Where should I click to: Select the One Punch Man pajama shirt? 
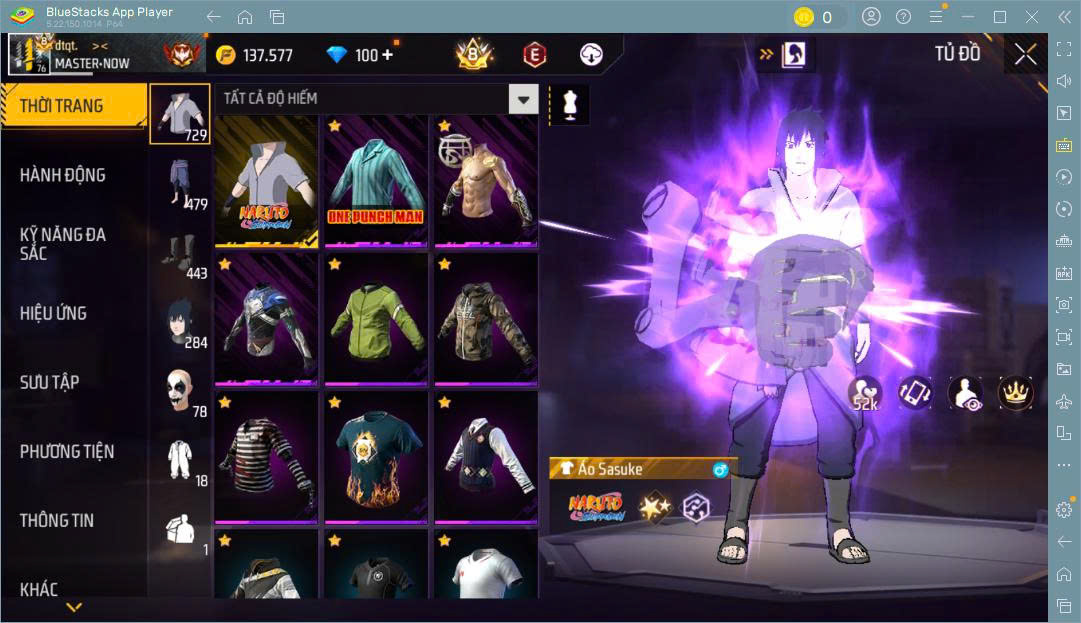click(x=376, y=180)
